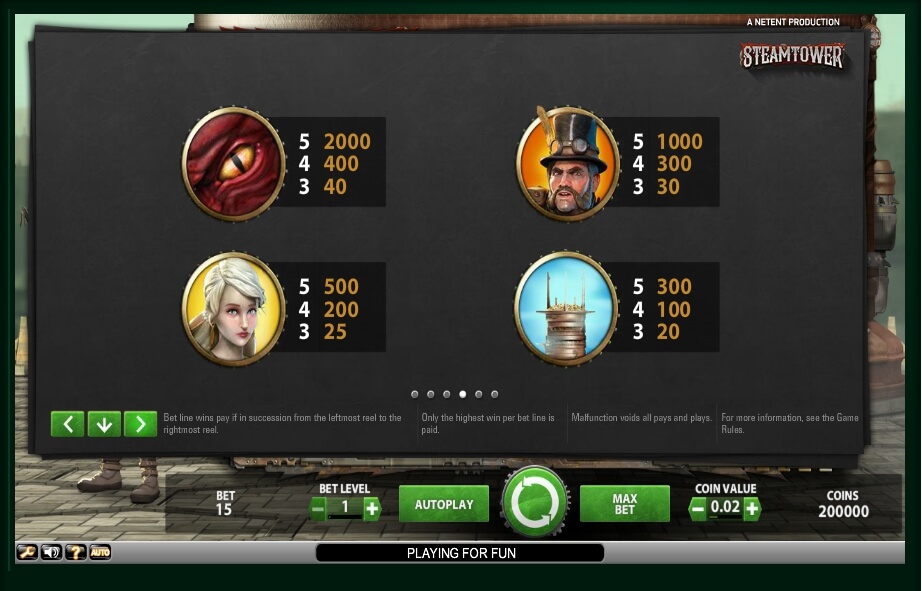
Task: Raise the coin value
Action: click(751, 508)
